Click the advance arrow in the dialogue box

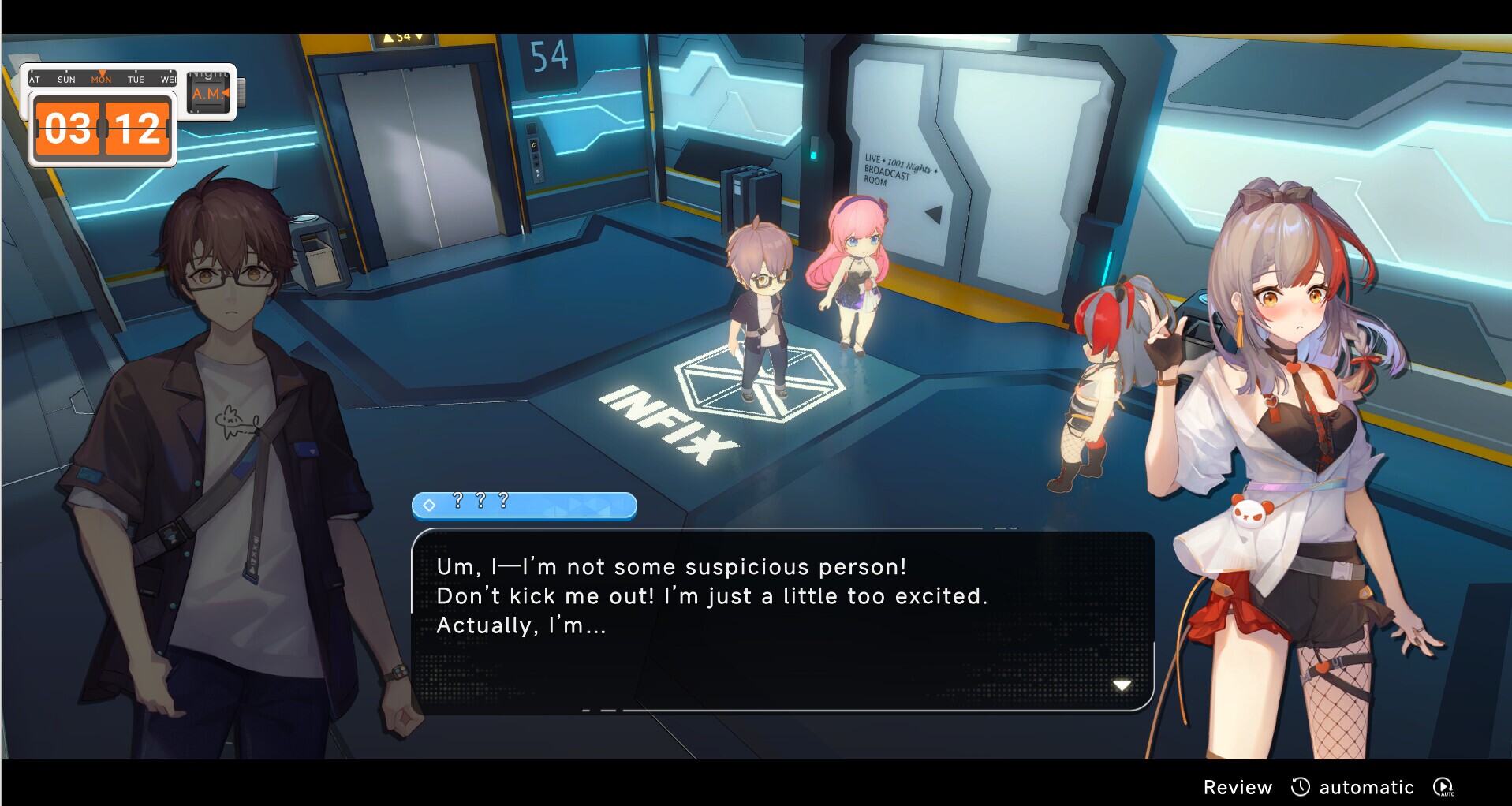tap(1122, 685)
